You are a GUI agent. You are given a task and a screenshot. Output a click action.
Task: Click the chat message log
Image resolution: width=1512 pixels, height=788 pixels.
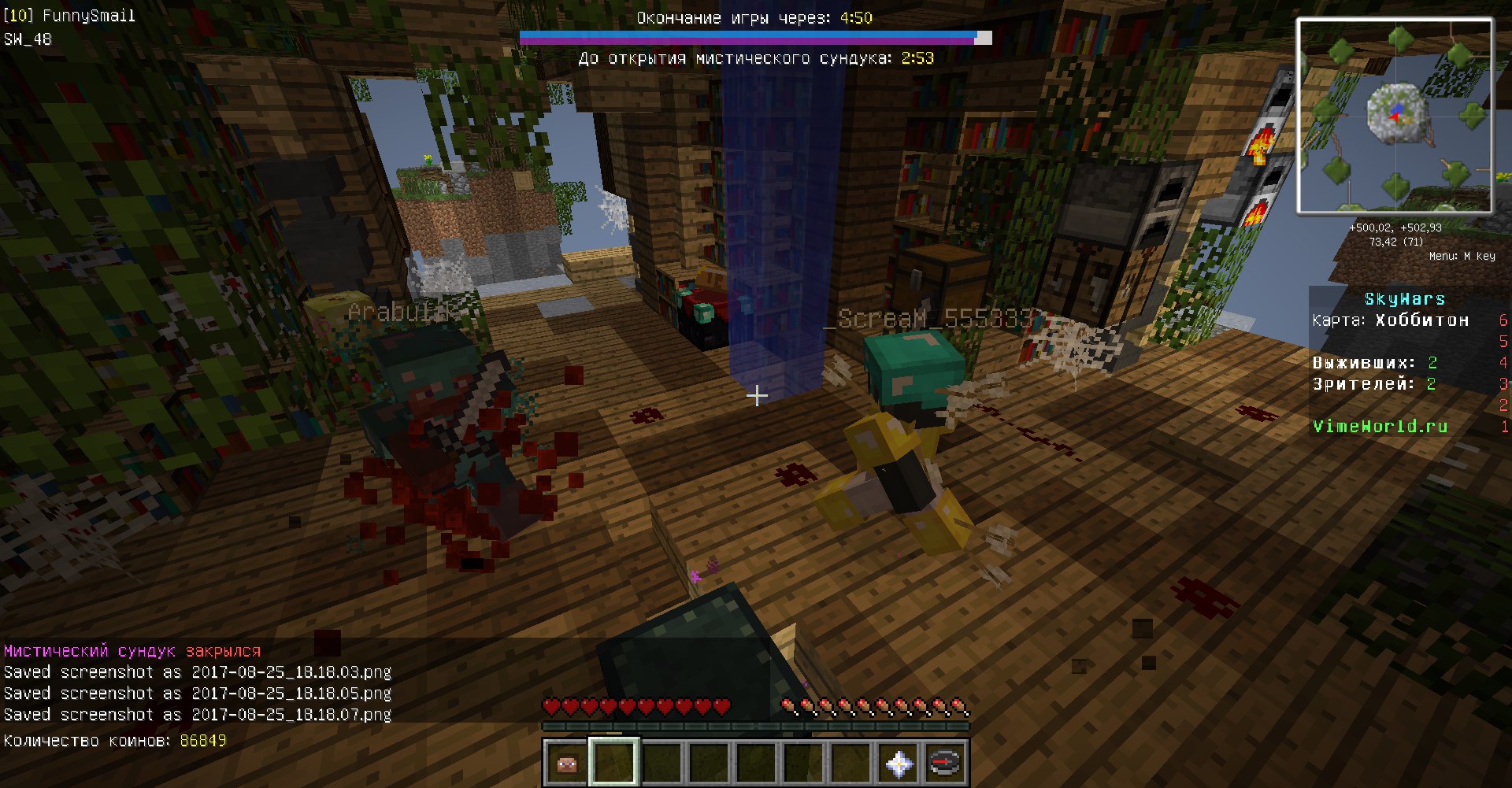(198, 683)
